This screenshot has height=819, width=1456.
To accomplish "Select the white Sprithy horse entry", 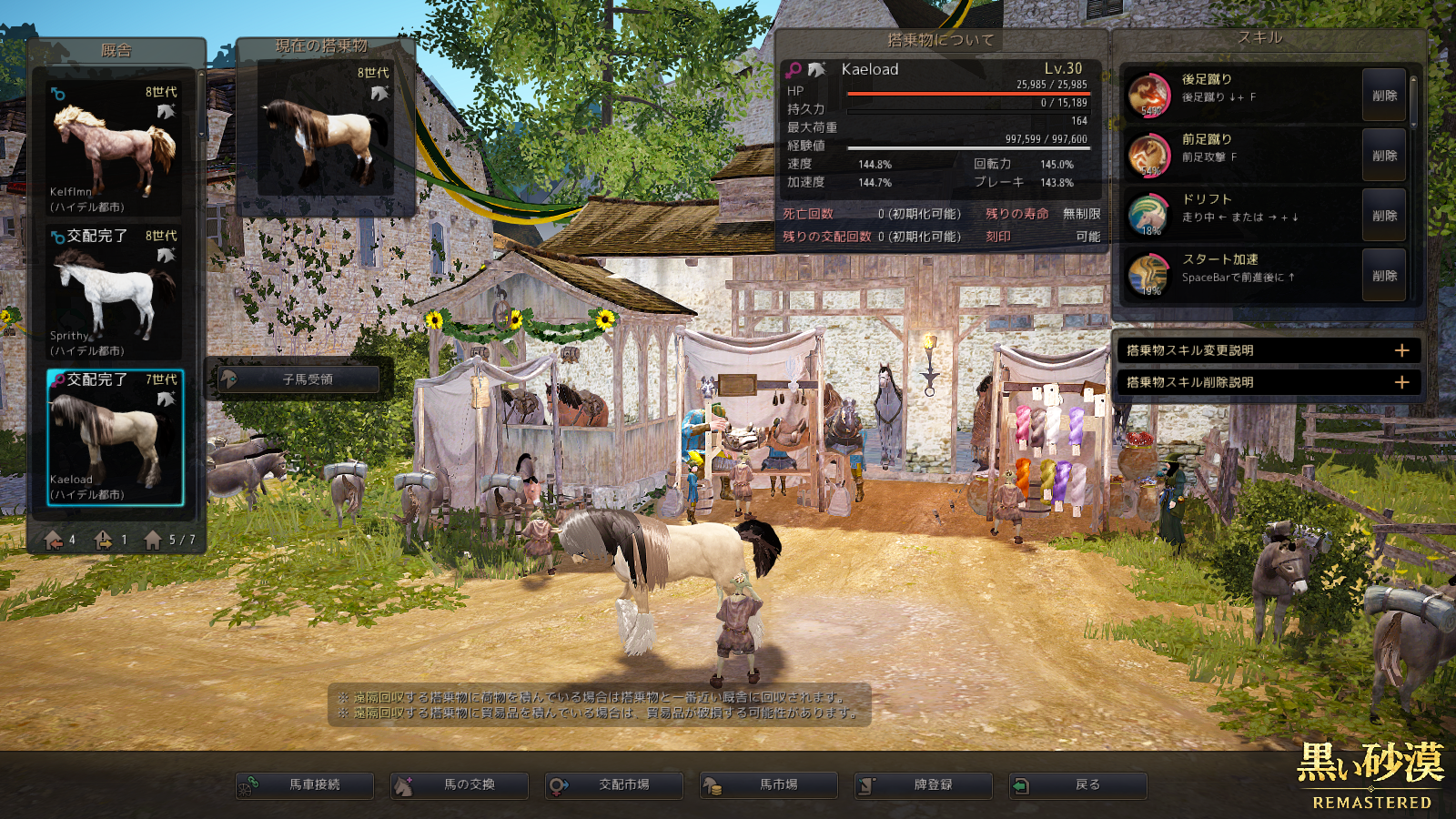I will (114, 292).
